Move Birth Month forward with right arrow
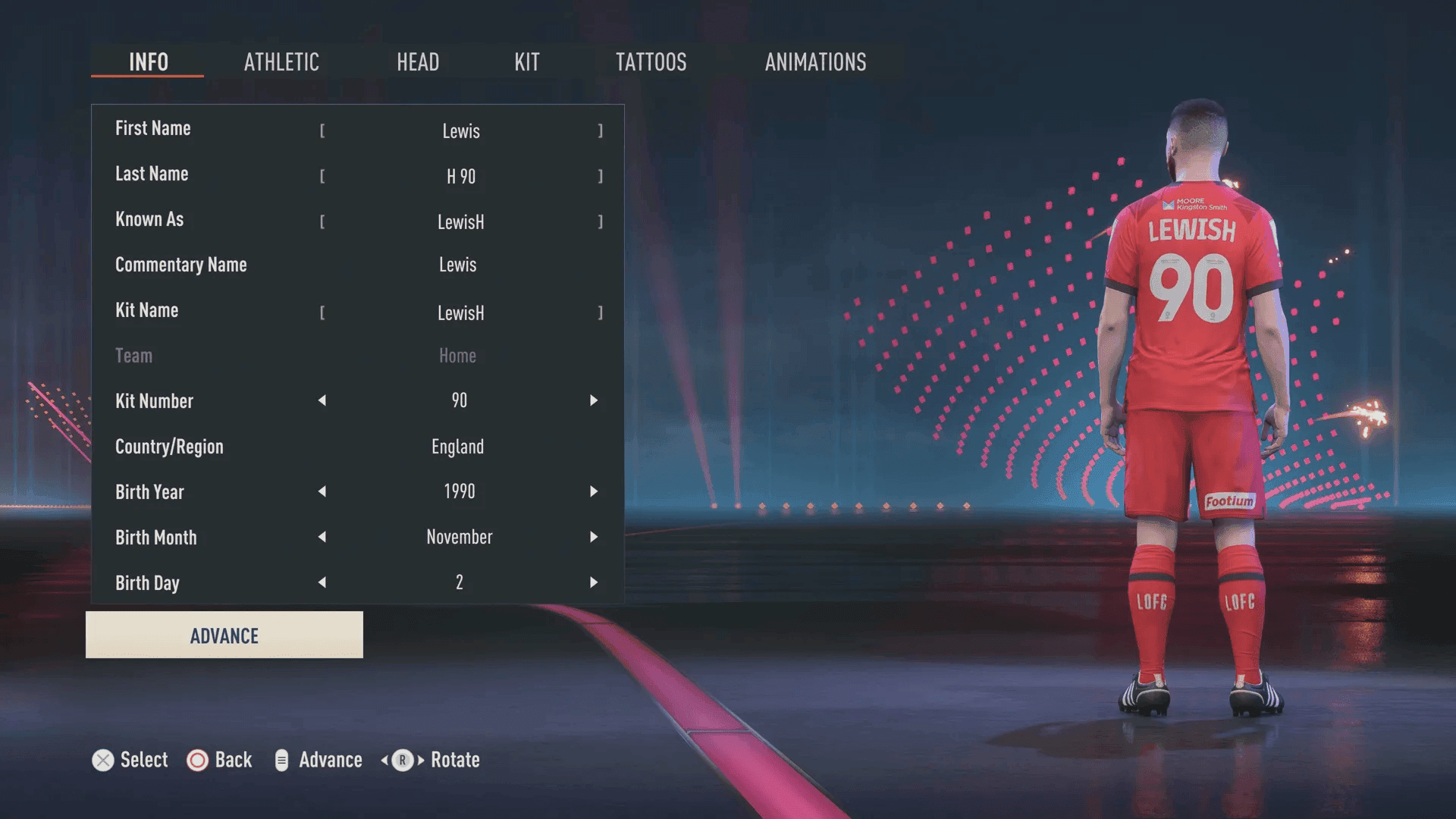The image size is (1456, 819). pos(594,537)
